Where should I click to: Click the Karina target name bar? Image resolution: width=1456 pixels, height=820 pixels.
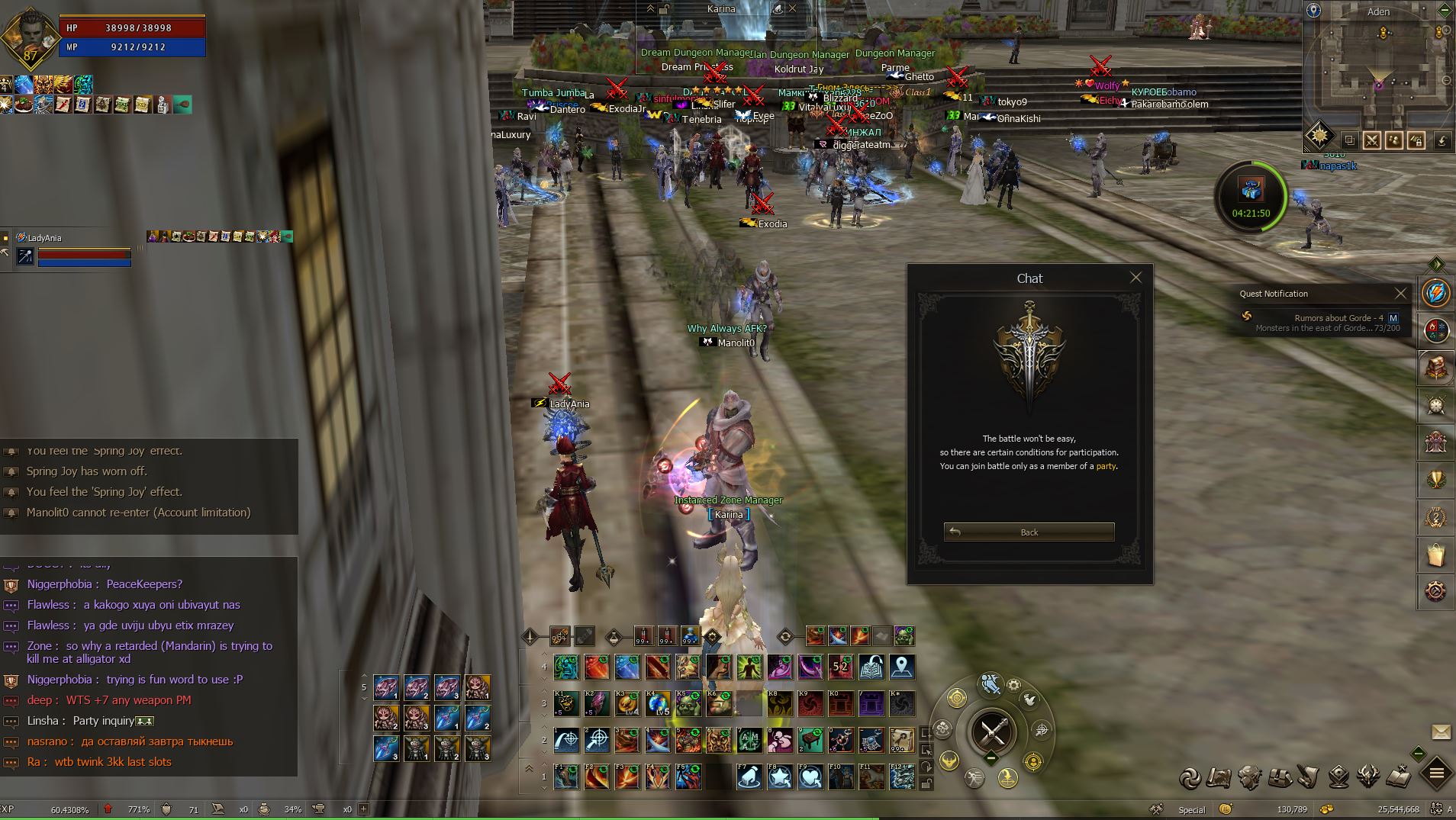[x=720, y=9]
